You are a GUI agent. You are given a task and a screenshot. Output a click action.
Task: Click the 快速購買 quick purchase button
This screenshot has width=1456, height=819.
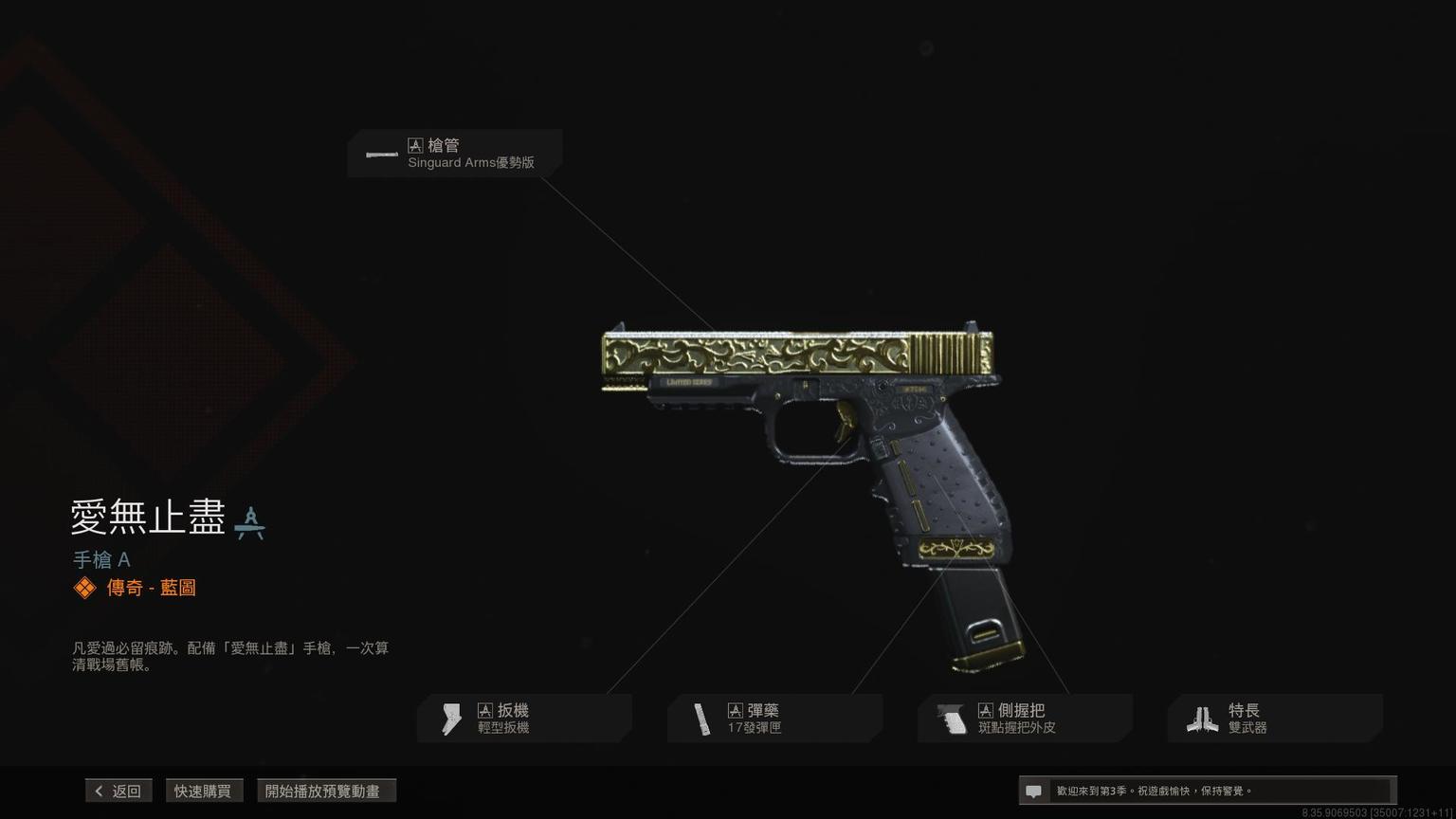203,791
